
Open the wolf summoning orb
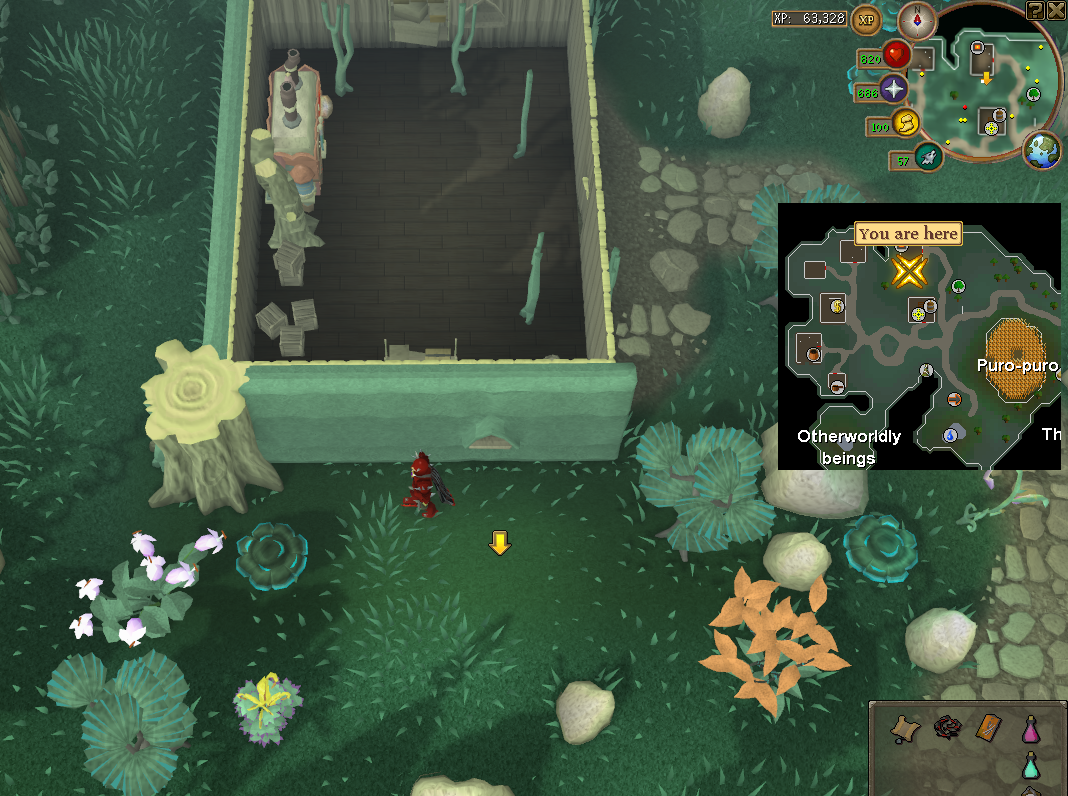click(929, 156)
